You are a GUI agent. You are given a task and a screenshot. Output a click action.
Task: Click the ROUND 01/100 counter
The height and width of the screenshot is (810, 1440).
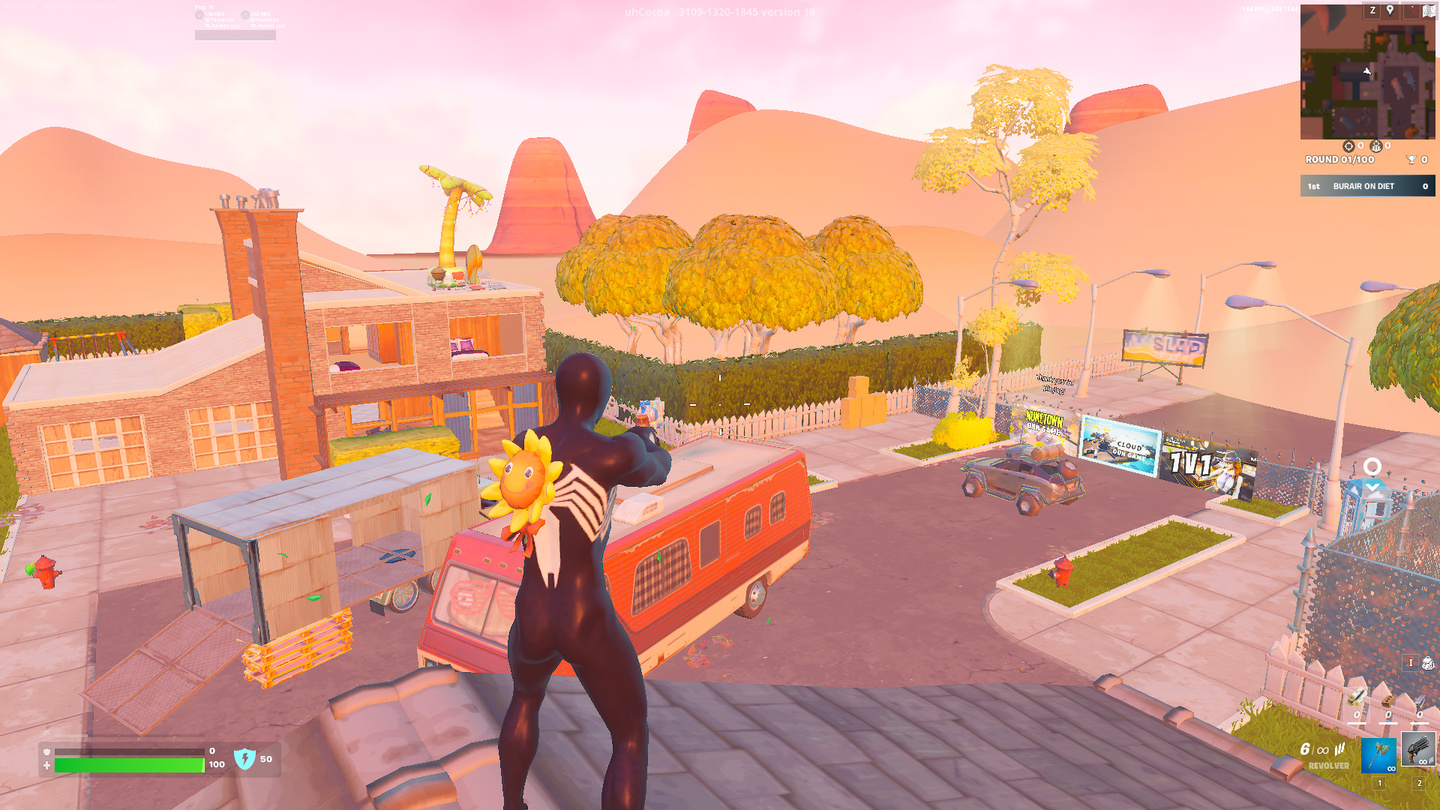1337,159
